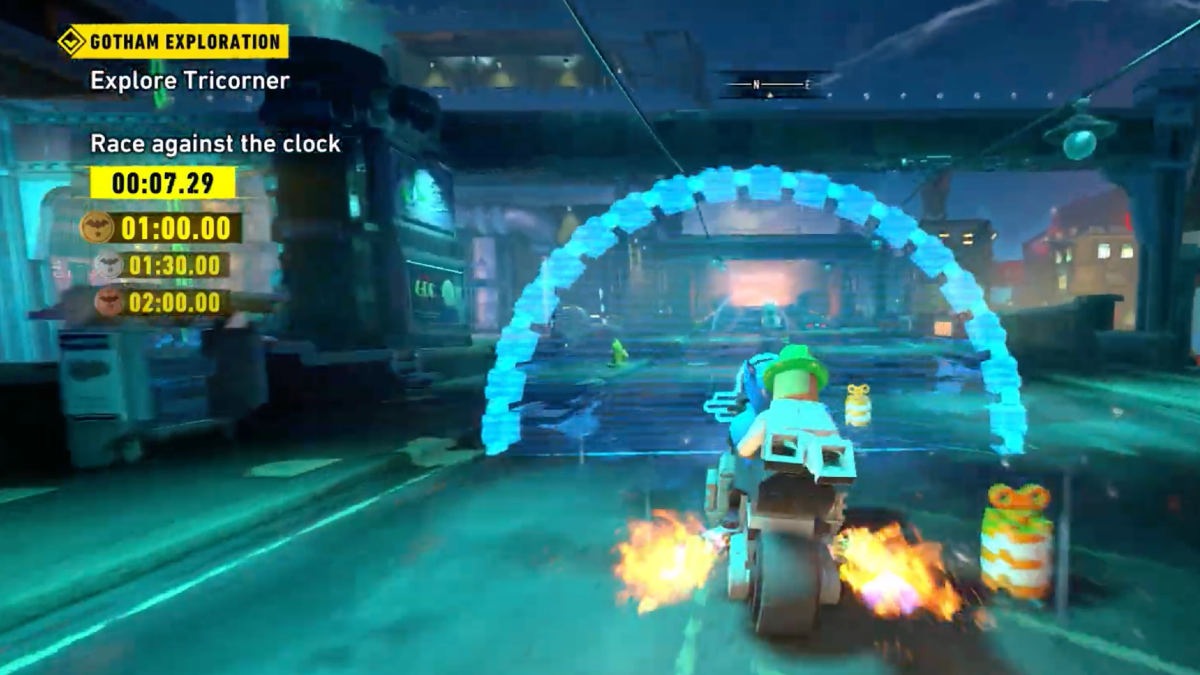Select the Explore Tricorner objective

click(190, 81)
